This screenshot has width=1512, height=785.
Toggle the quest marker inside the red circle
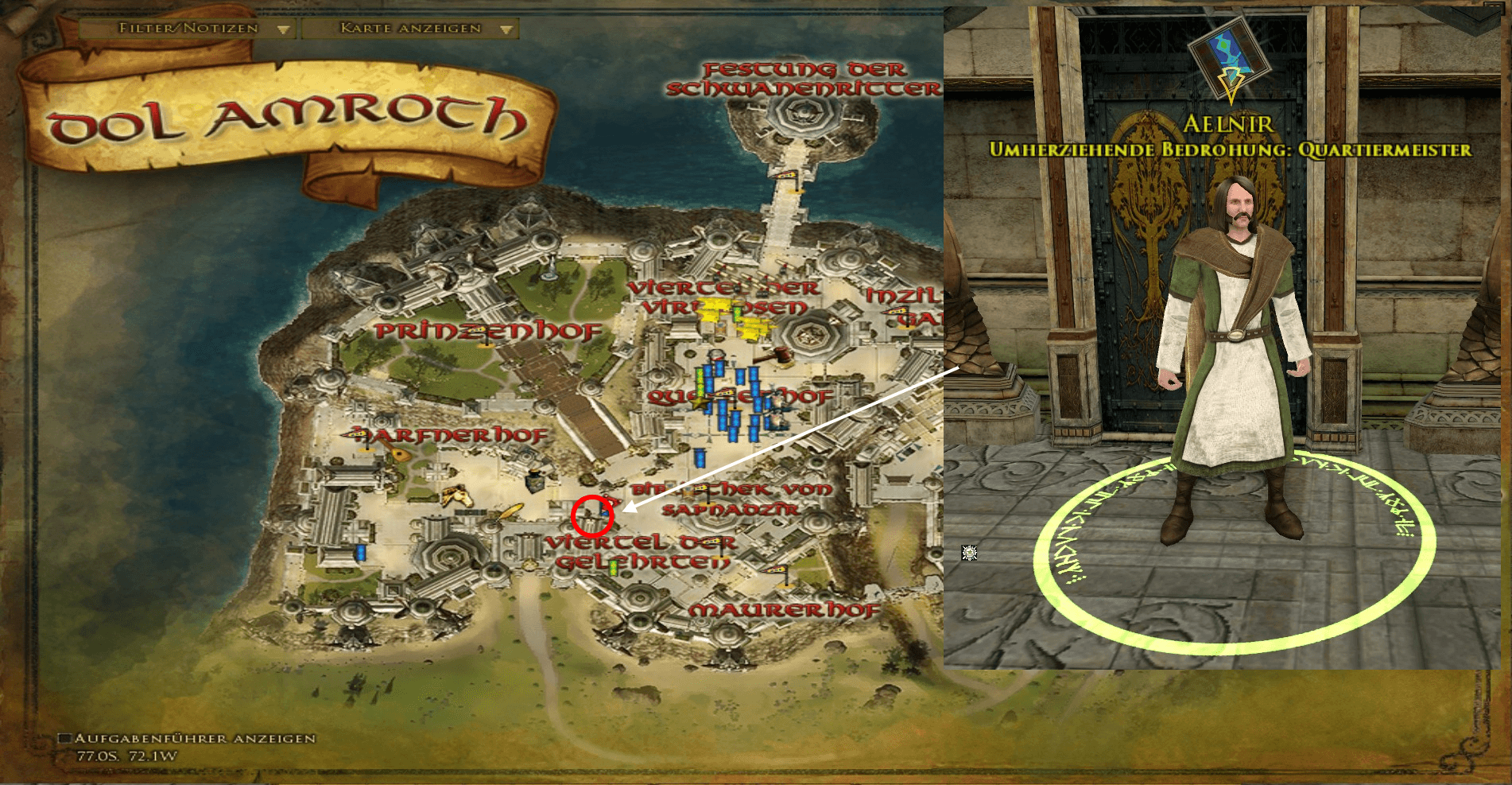[604, 511]
